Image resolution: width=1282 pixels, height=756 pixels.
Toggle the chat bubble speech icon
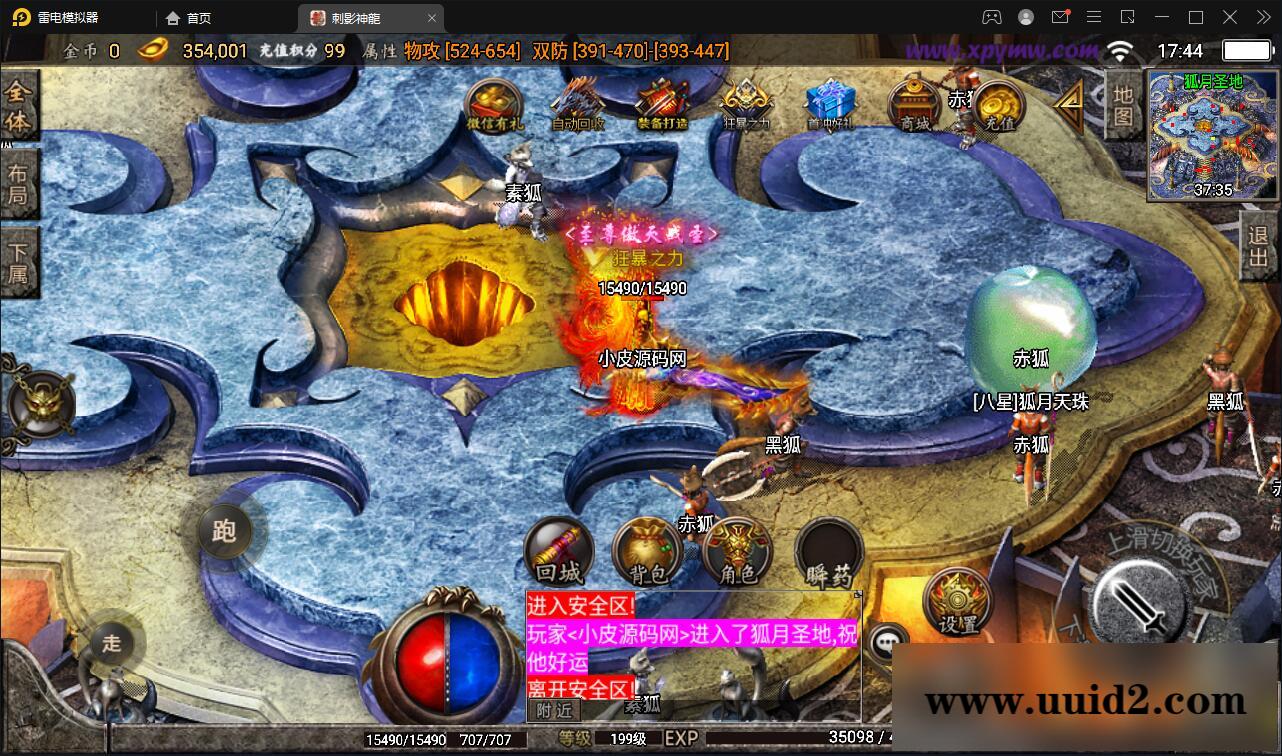pos(886,641)
